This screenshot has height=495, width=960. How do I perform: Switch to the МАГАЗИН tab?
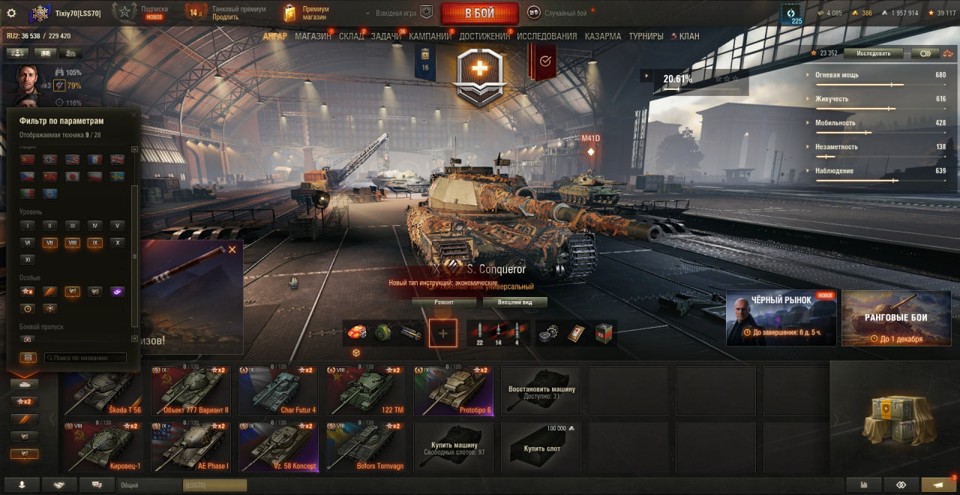point(313,36)
